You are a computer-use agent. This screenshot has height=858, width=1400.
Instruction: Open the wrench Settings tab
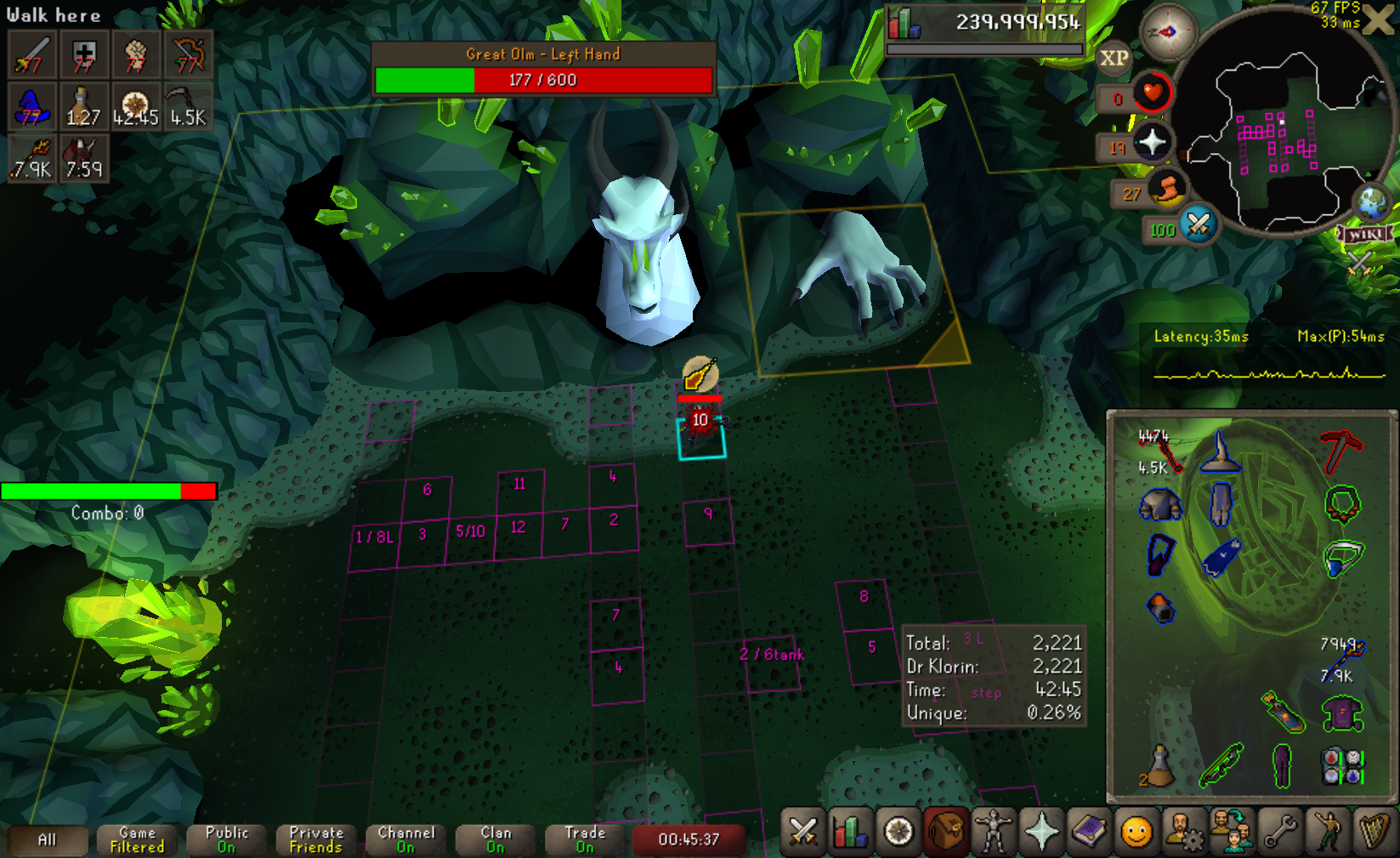(x=1279, y=832)
